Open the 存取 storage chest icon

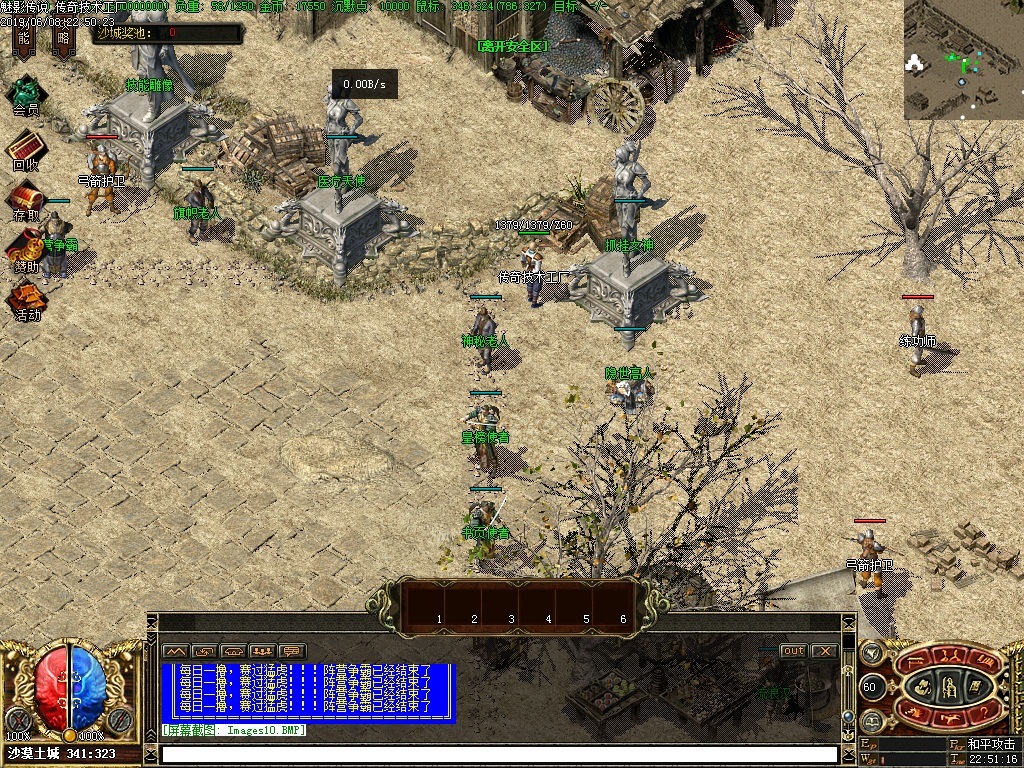pos(26,198)
